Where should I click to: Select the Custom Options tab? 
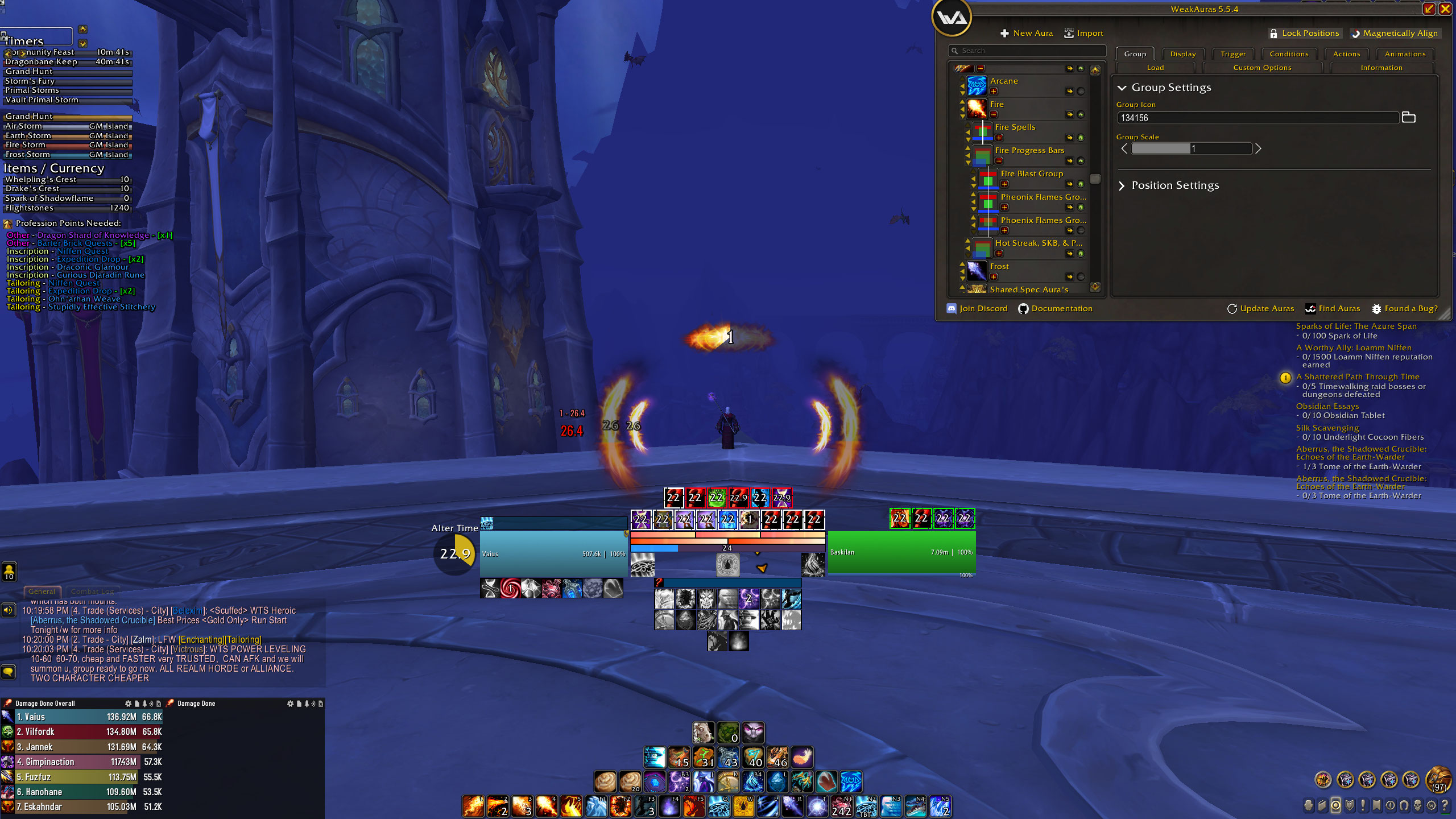click(1262, 68)
